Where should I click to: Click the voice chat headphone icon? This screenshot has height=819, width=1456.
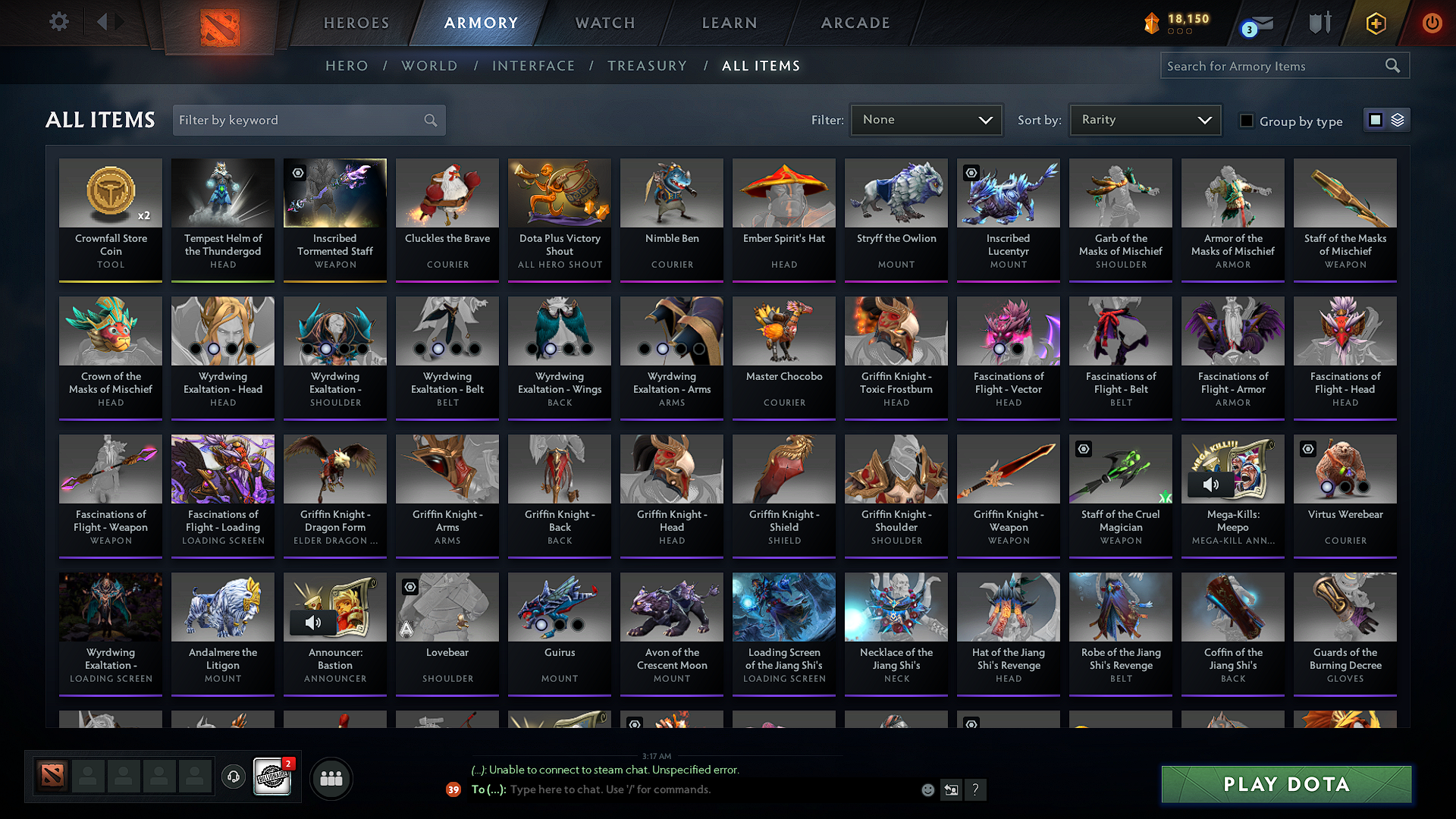(x=233, y=777)
